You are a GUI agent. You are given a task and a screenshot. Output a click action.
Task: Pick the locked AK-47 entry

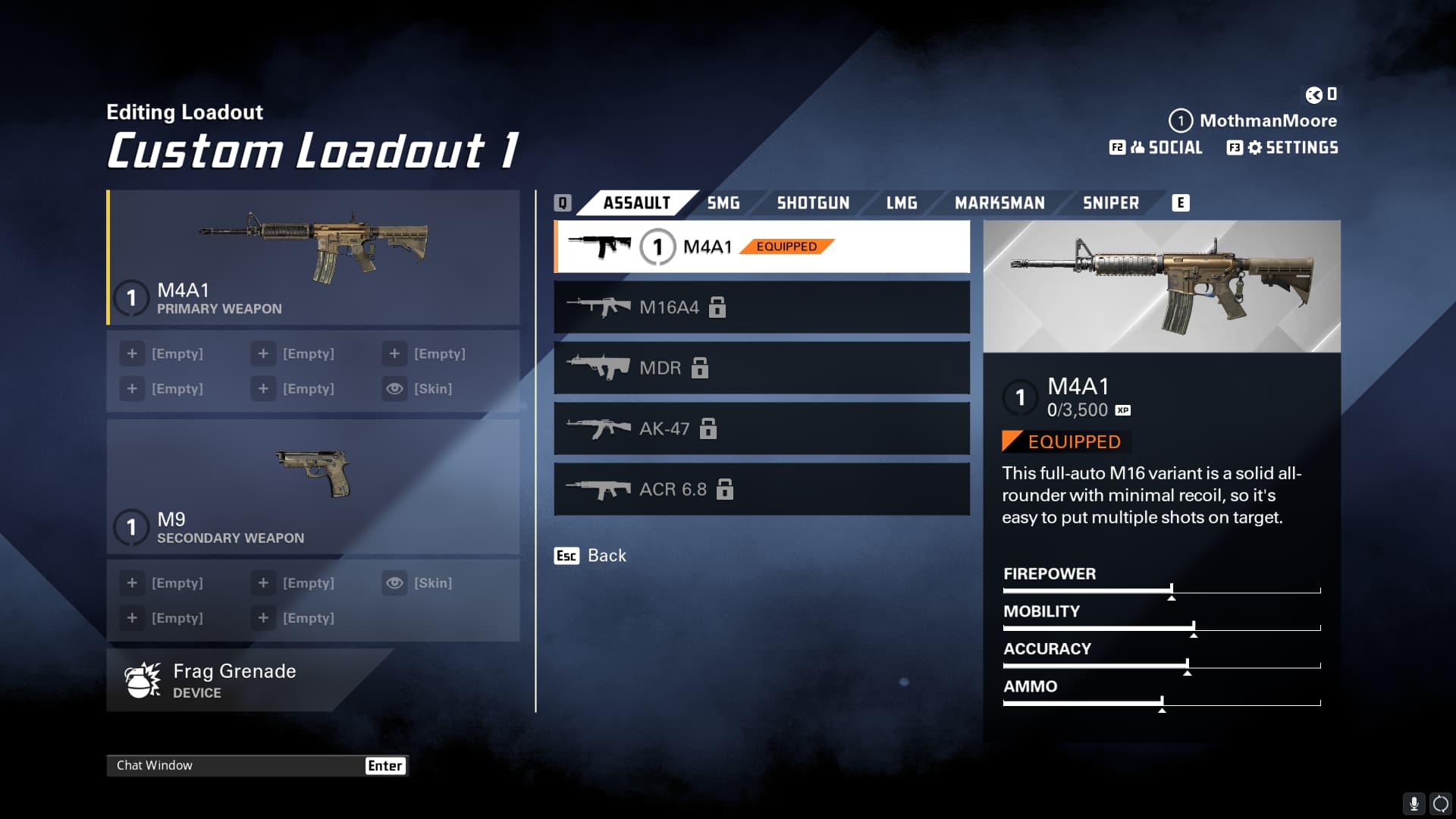click(761, 428)
